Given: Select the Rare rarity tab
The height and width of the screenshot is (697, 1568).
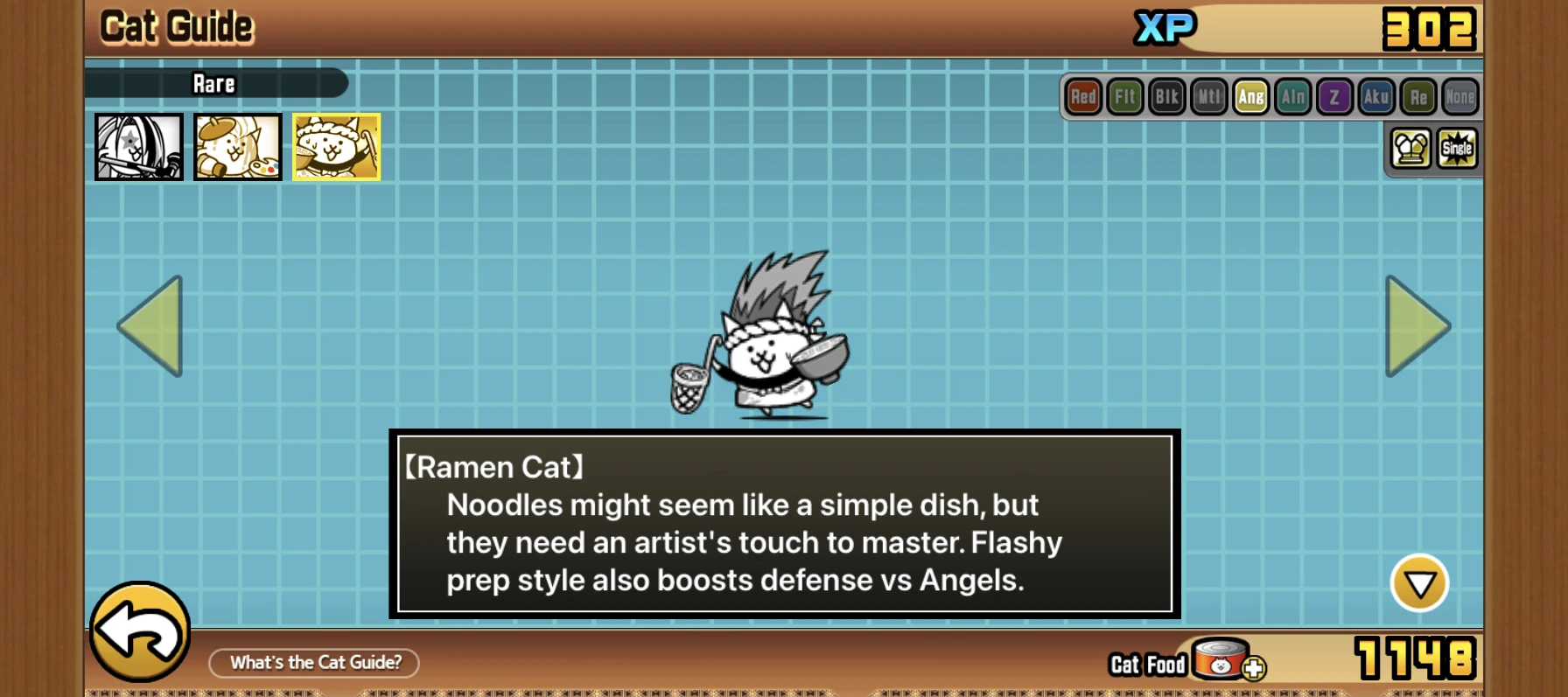Looking at the screenshot, I should 214,84.
